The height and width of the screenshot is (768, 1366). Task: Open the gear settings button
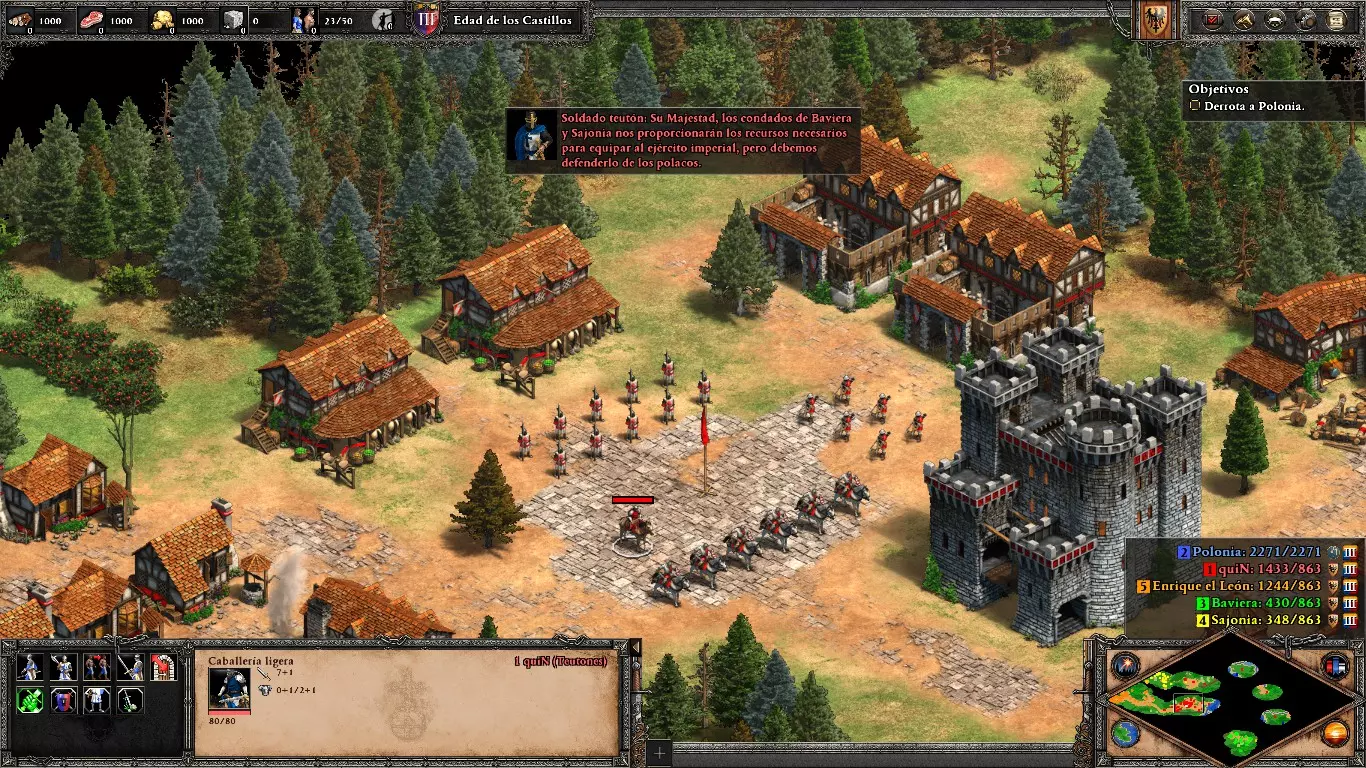coord(1306,20)
